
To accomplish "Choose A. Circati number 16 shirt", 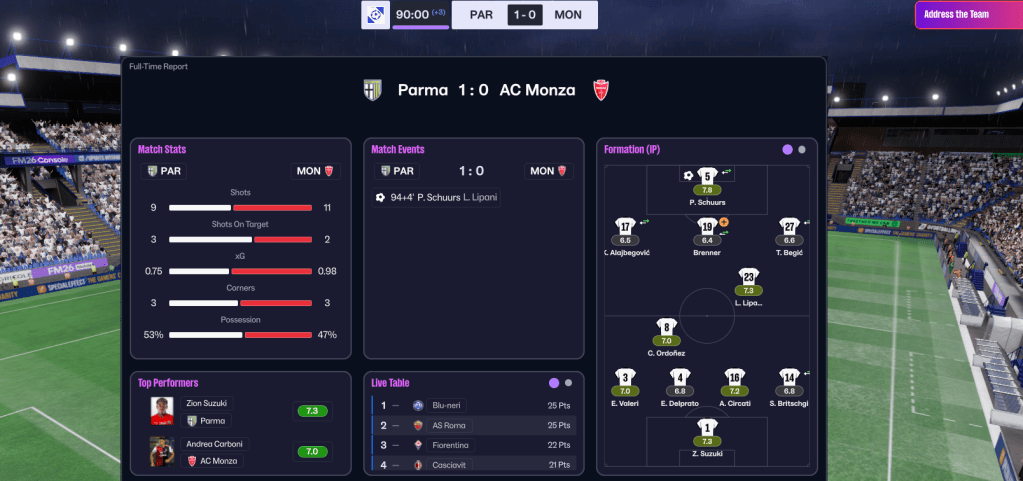I will [x=734, y=378].
